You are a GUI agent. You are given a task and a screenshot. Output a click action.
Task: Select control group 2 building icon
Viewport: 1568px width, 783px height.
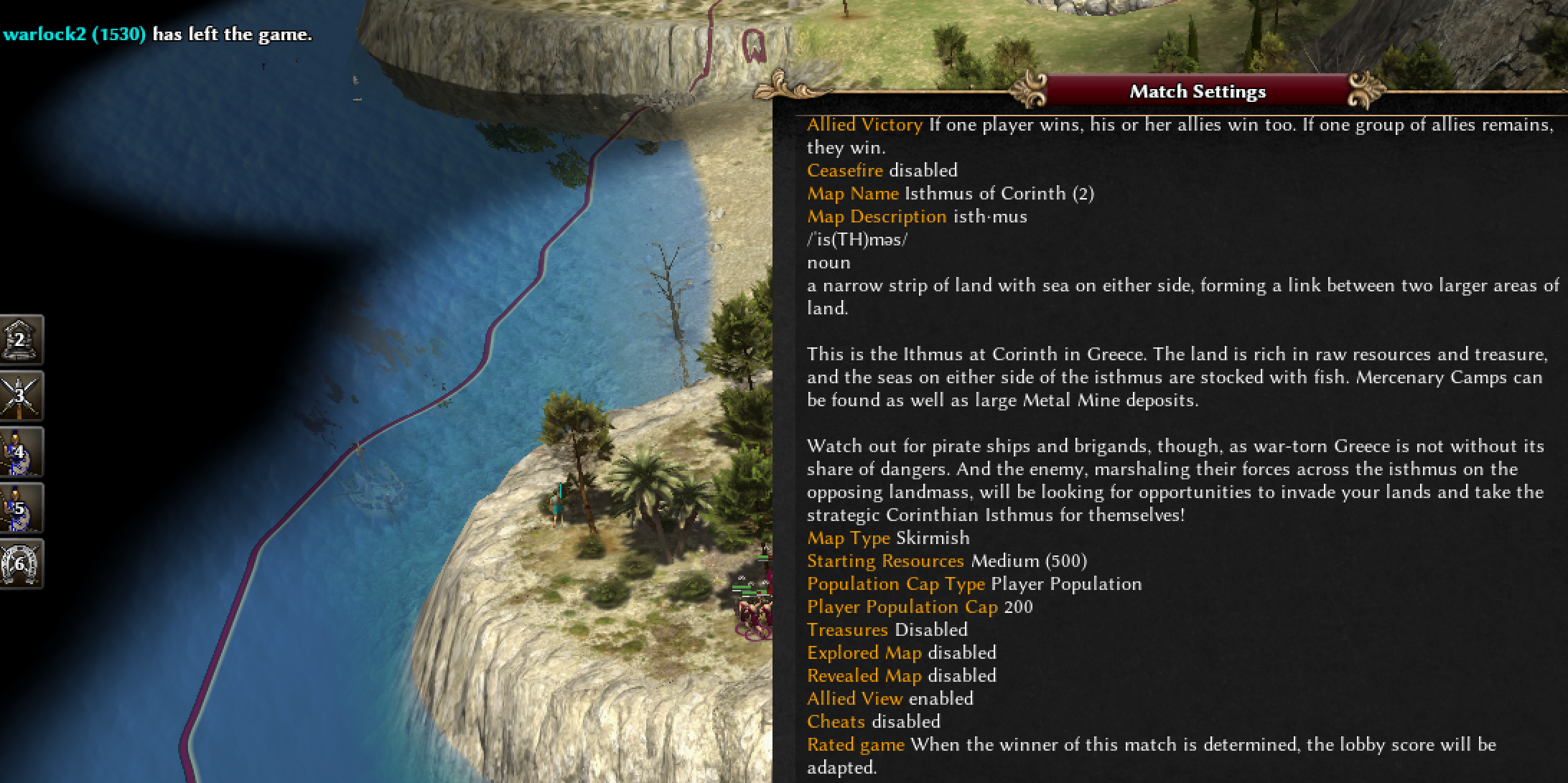click(20, 339)
